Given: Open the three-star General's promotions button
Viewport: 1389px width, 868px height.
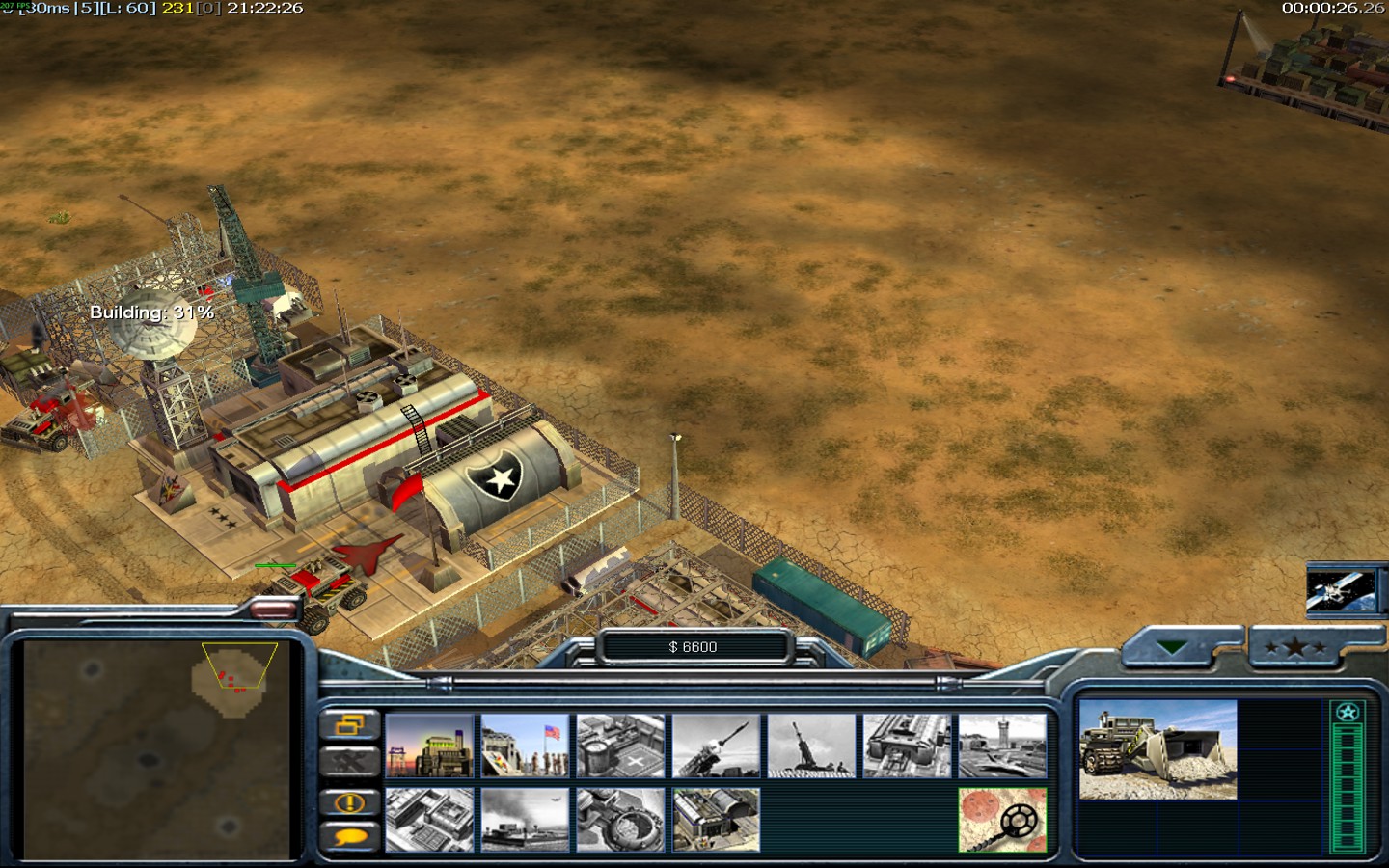Looking at the screenshot, I should (x=1294, y=648).
